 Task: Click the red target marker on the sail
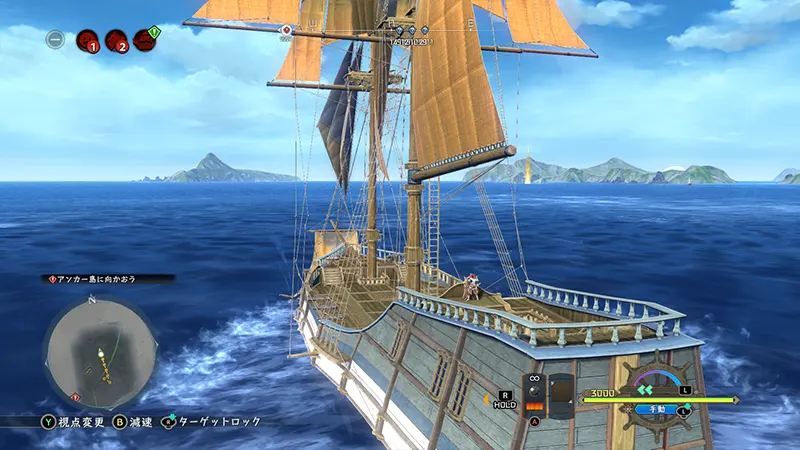point(287,30)
